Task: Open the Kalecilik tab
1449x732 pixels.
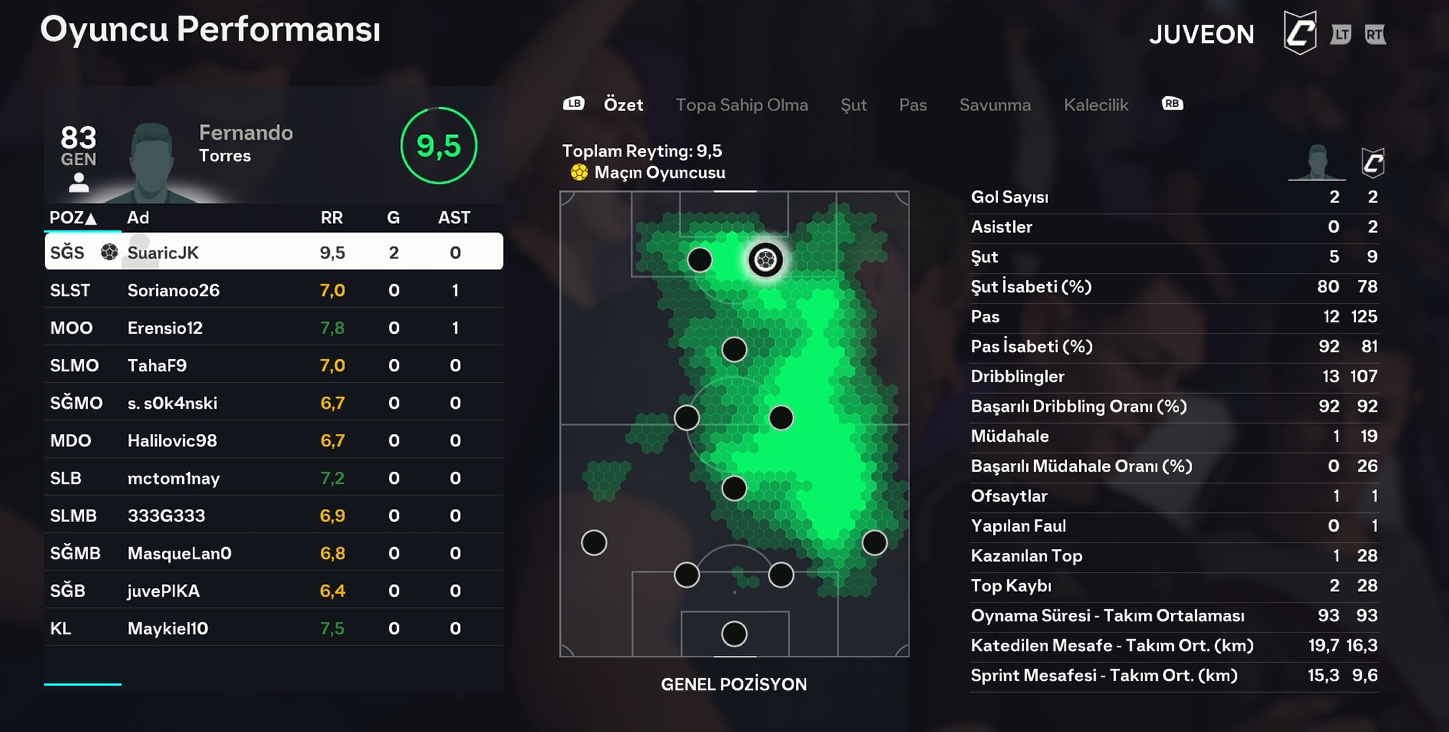Action: (x=1096, y=105)
